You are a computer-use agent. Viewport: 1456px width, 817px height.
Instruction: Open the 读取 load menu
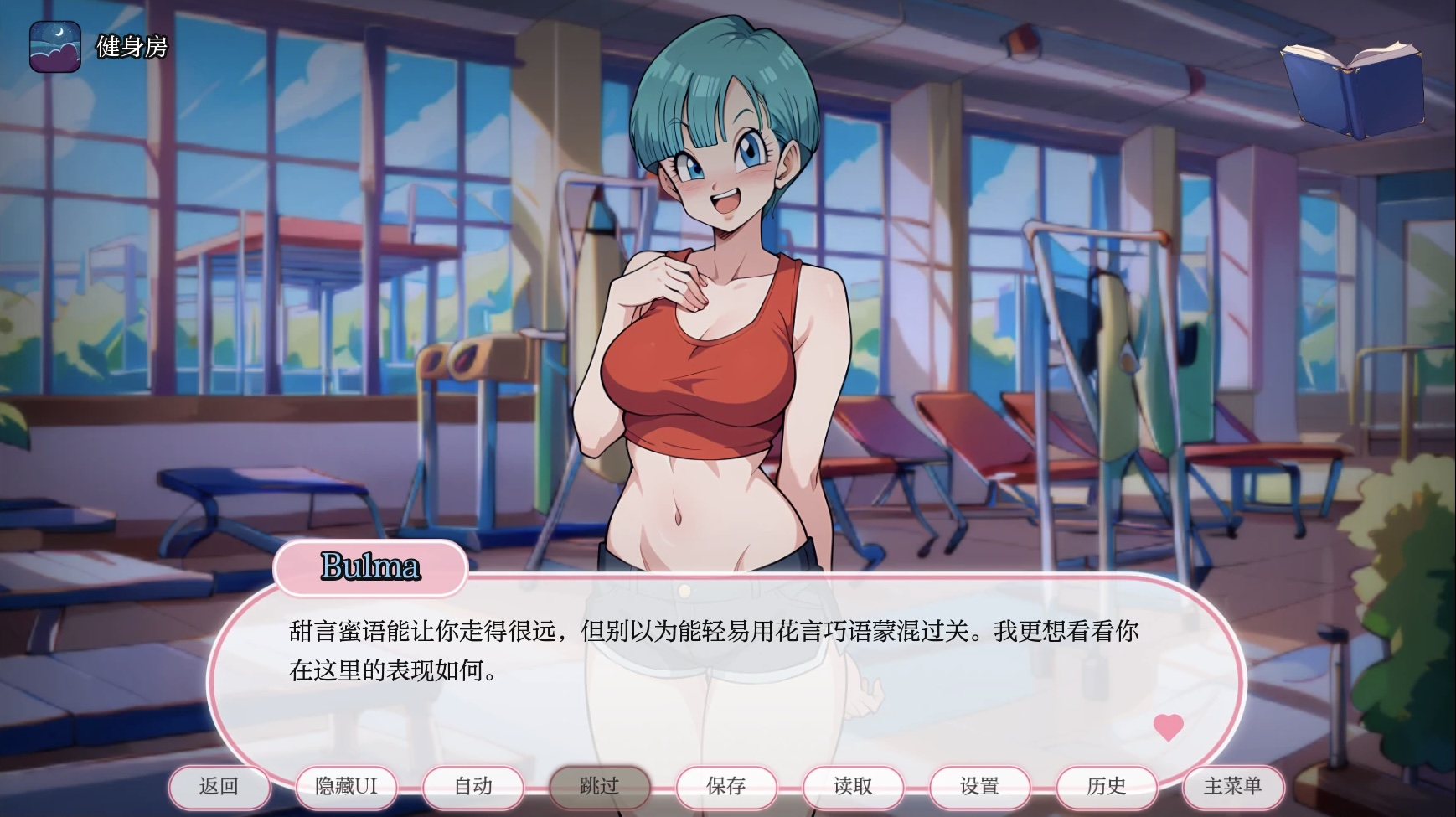coord(853,786)
